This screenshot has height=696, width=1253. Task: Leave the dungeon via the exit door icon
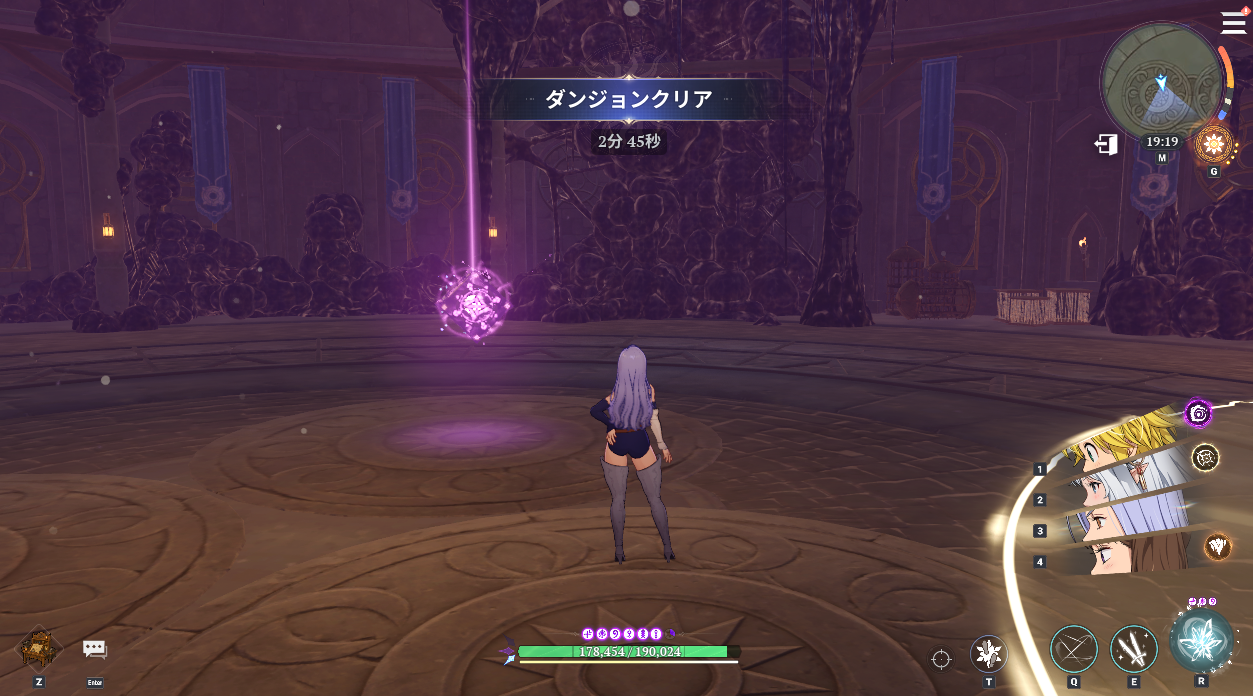[1106, 144]
